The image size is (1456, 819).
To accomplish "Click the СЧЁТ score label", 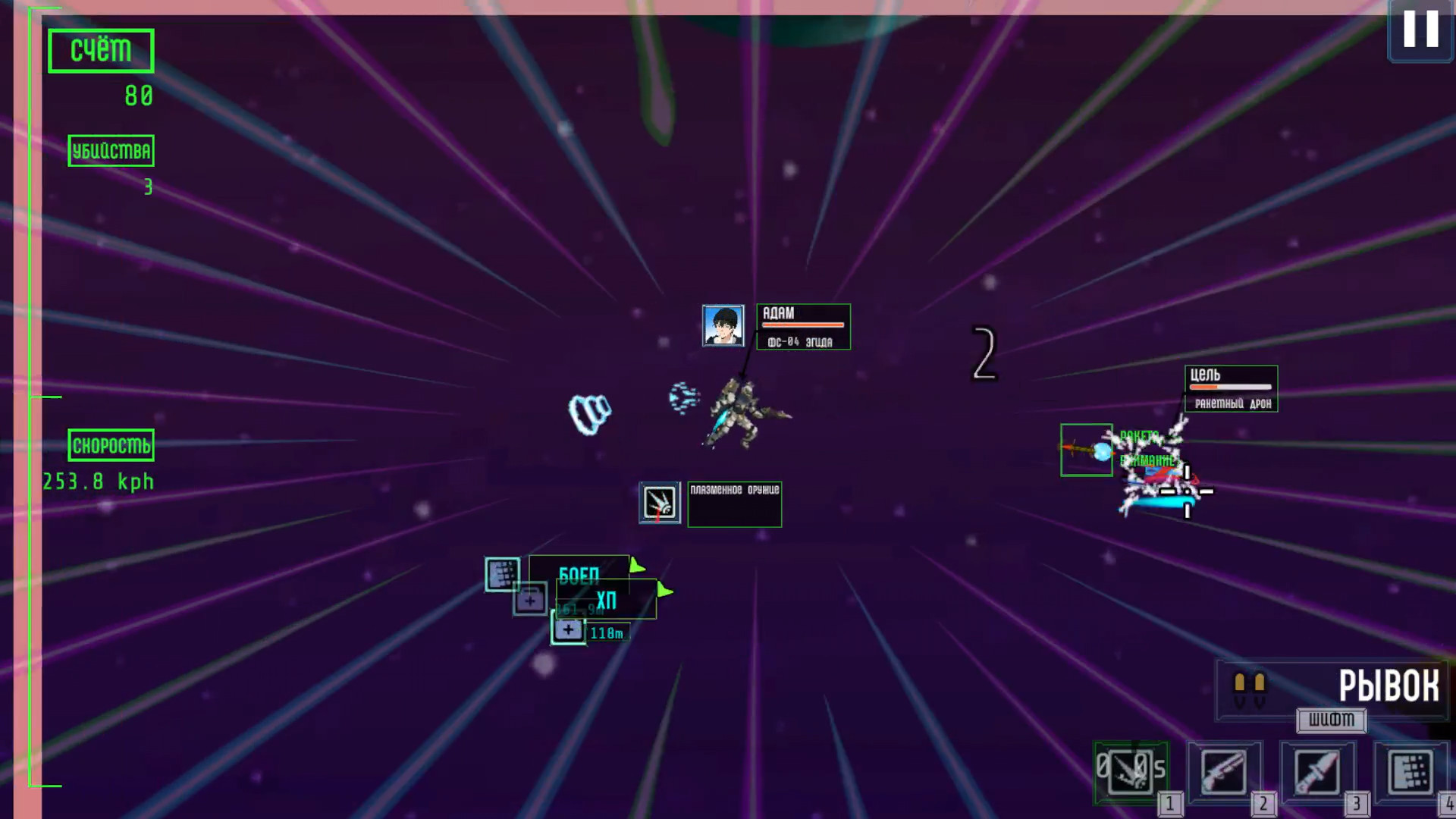I will (100, 49).
